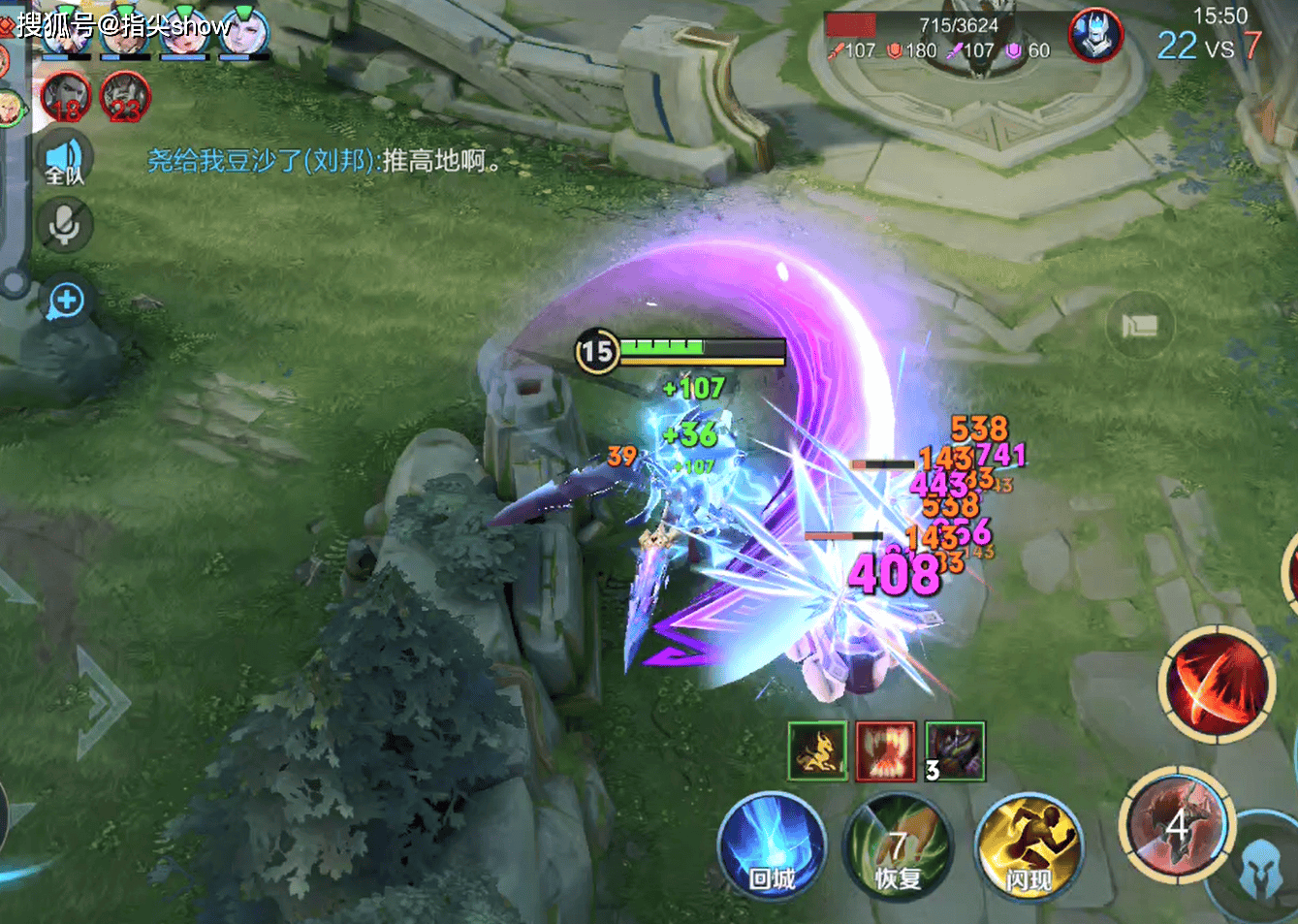Viewport: 1298px width, 924px height.
Task: Select the dead hero portrait showing 18
Action: coord(66,98)
